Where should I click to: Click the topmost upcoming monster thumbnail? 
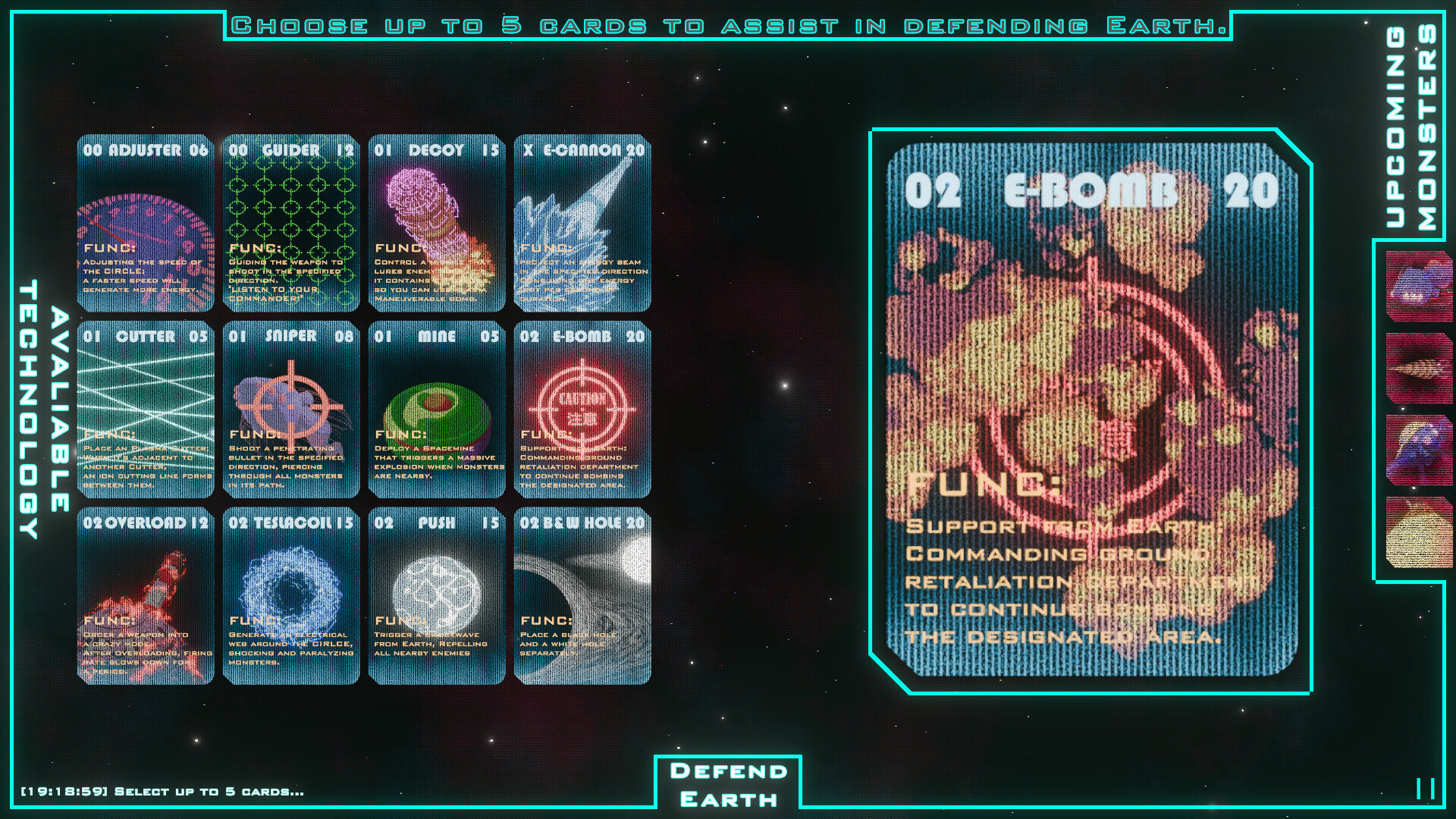1412,284
